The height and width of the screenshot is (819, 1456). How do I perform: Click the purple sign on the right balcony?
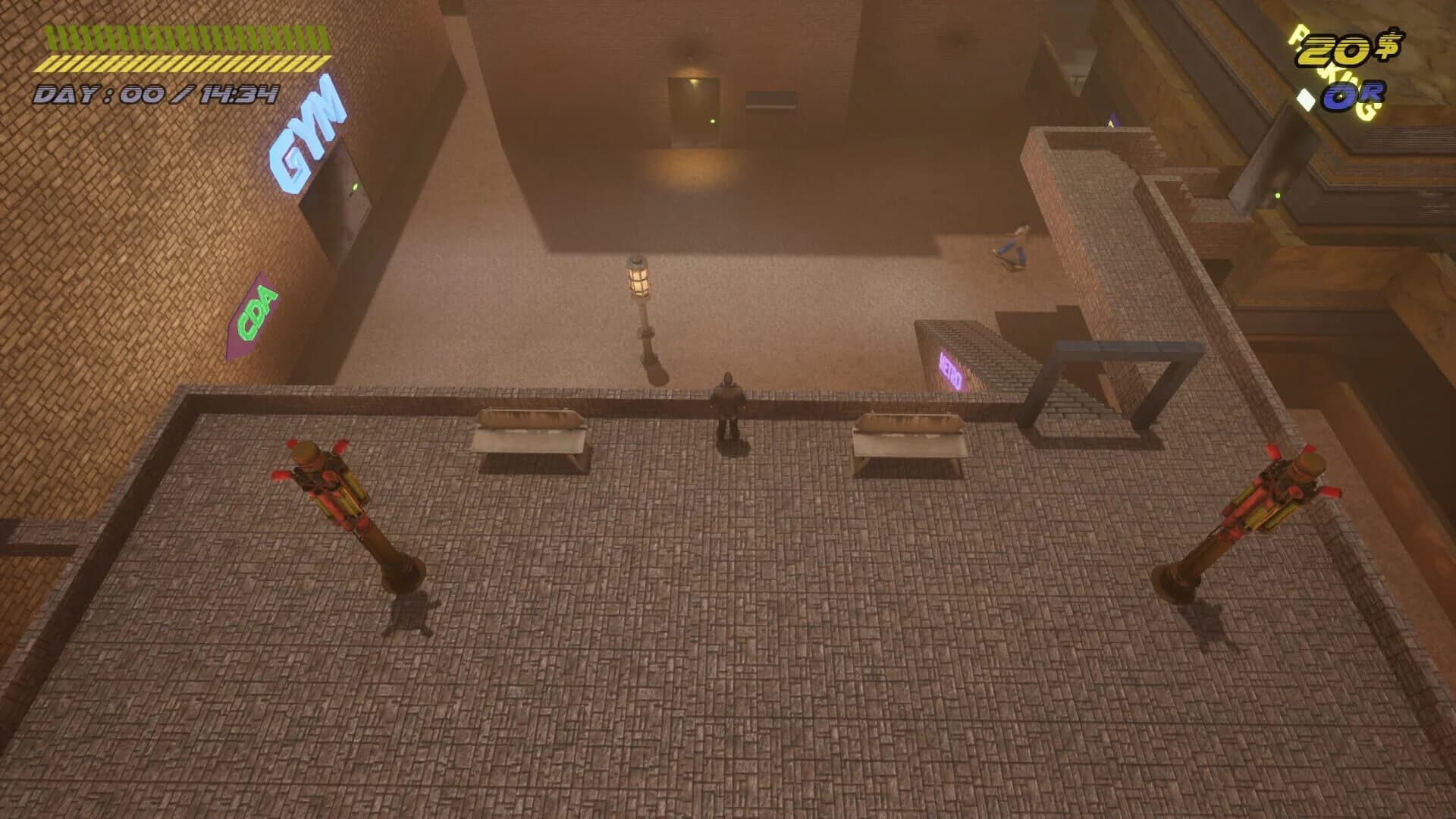[x=1111, y=122]
